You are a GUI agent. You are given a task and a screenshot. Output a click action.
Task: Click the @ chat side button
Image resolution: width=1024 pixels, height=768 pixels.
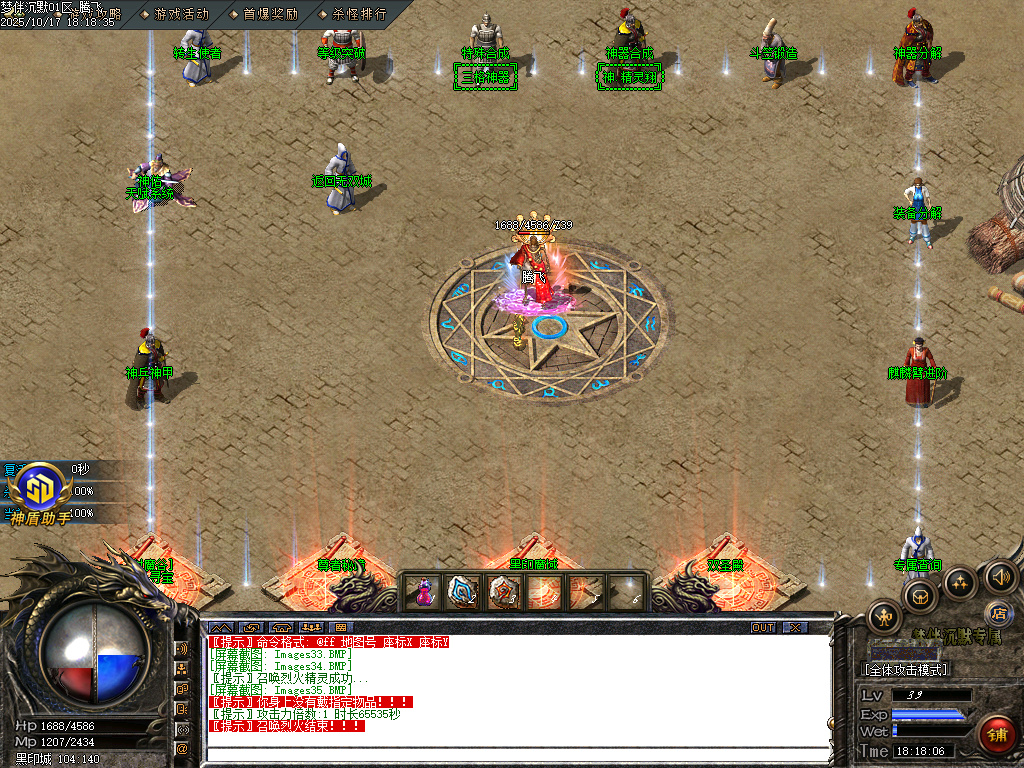pyautogui.click(x=182, y=748)
